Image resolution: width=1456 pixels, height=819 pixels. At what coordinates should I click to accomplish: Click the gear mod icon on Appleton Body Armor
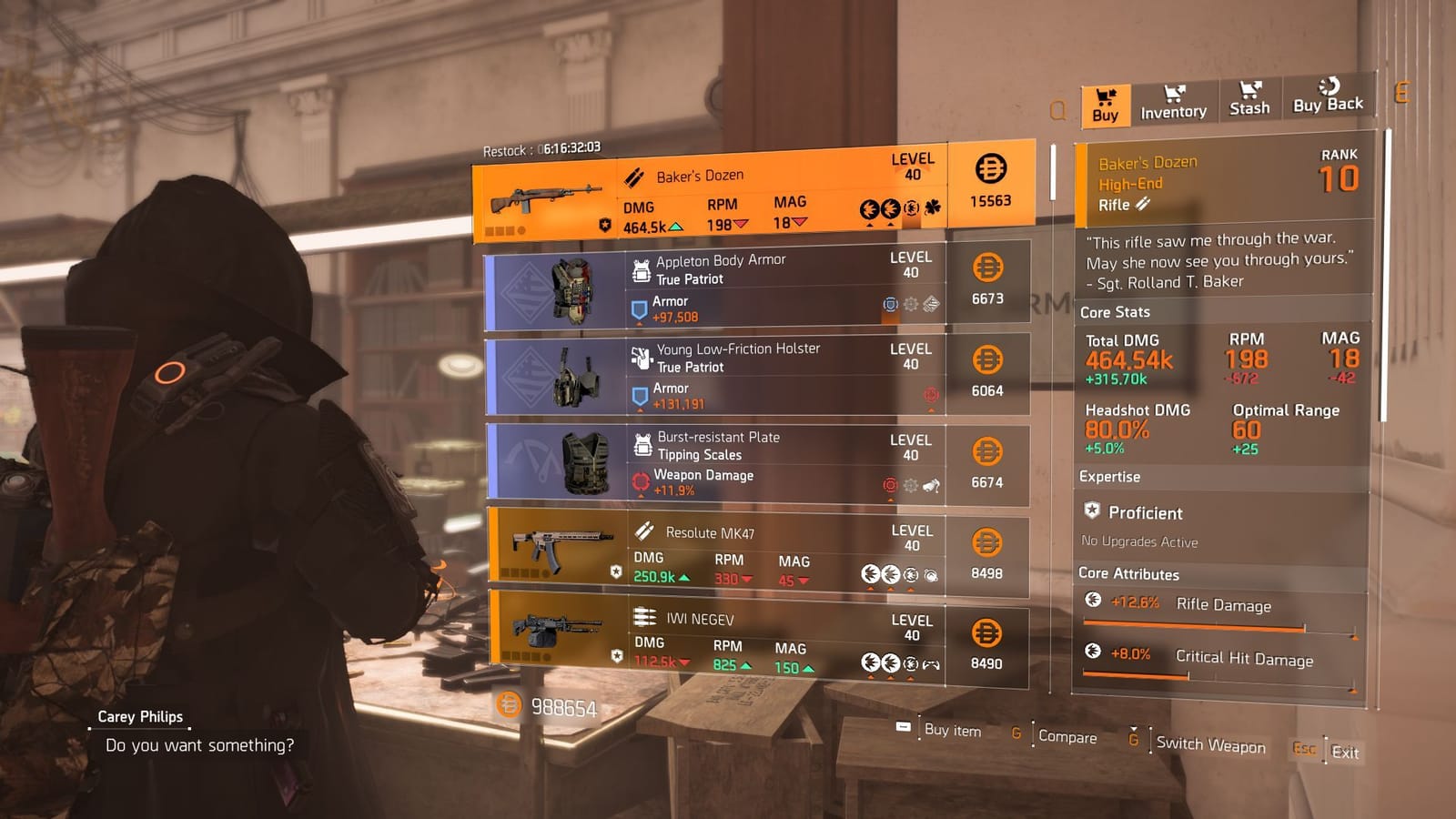(910, 303)
